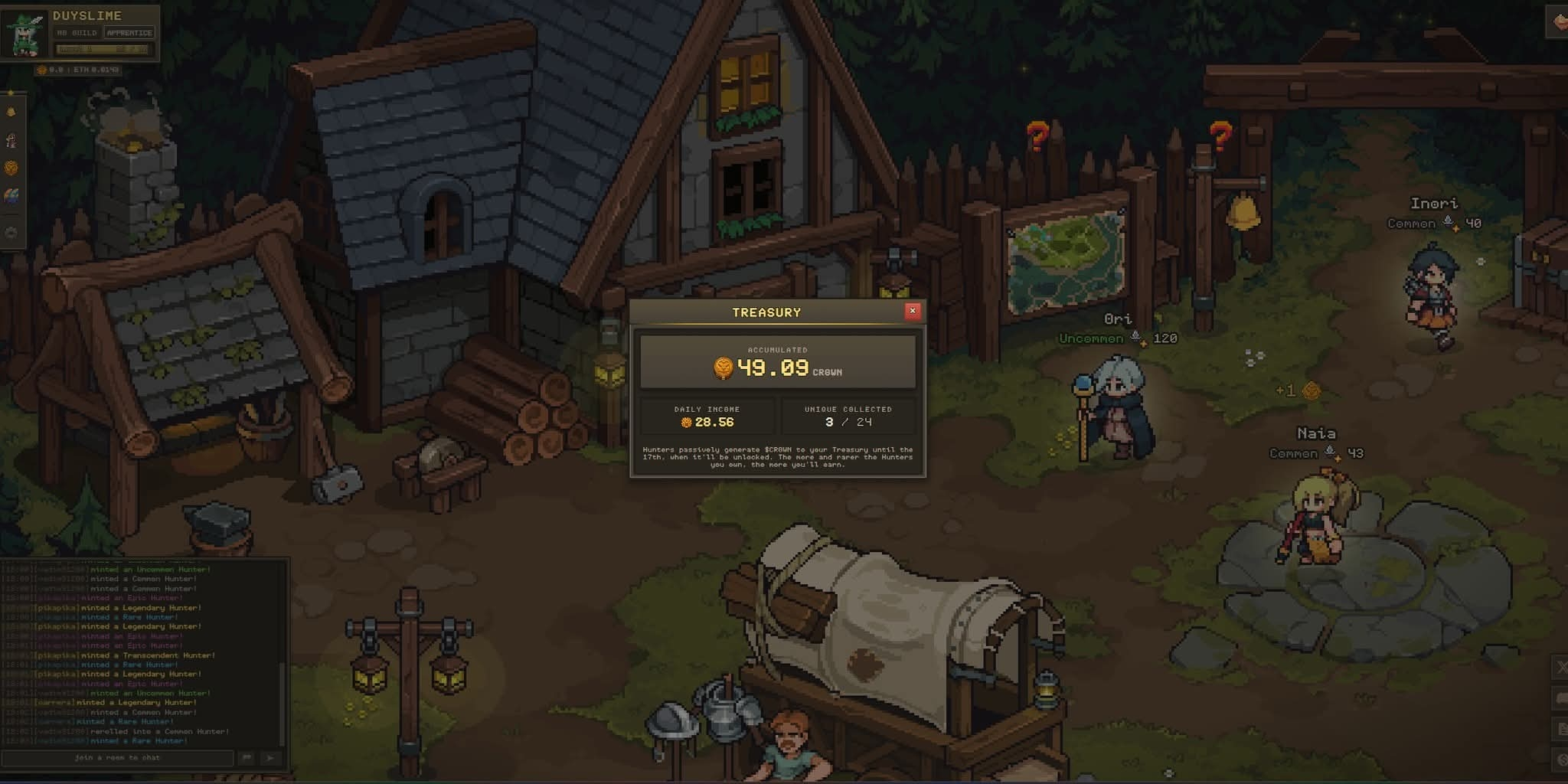The image size is (1568, 784).
Task: Click the Apprentice rank badge
Action: [129, 33]
